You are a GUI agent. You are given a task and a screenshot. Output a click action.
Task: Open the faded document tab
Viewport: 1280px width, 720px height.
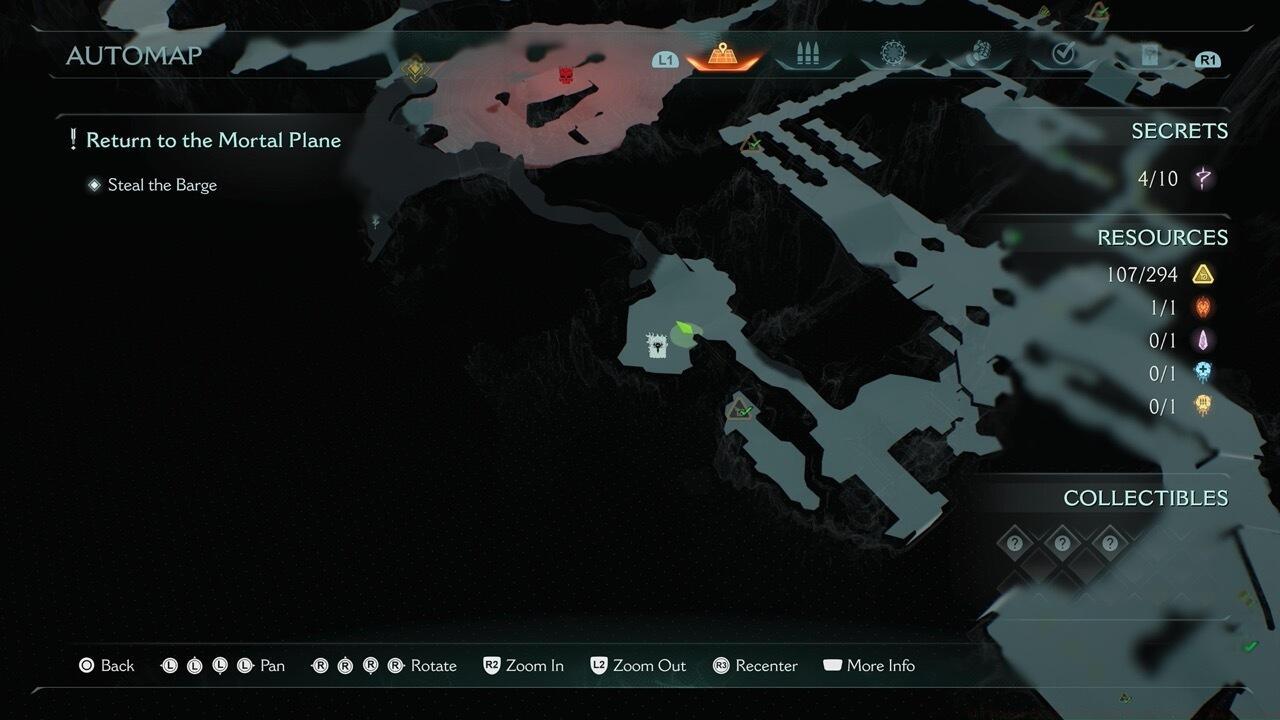[1149, 55]
